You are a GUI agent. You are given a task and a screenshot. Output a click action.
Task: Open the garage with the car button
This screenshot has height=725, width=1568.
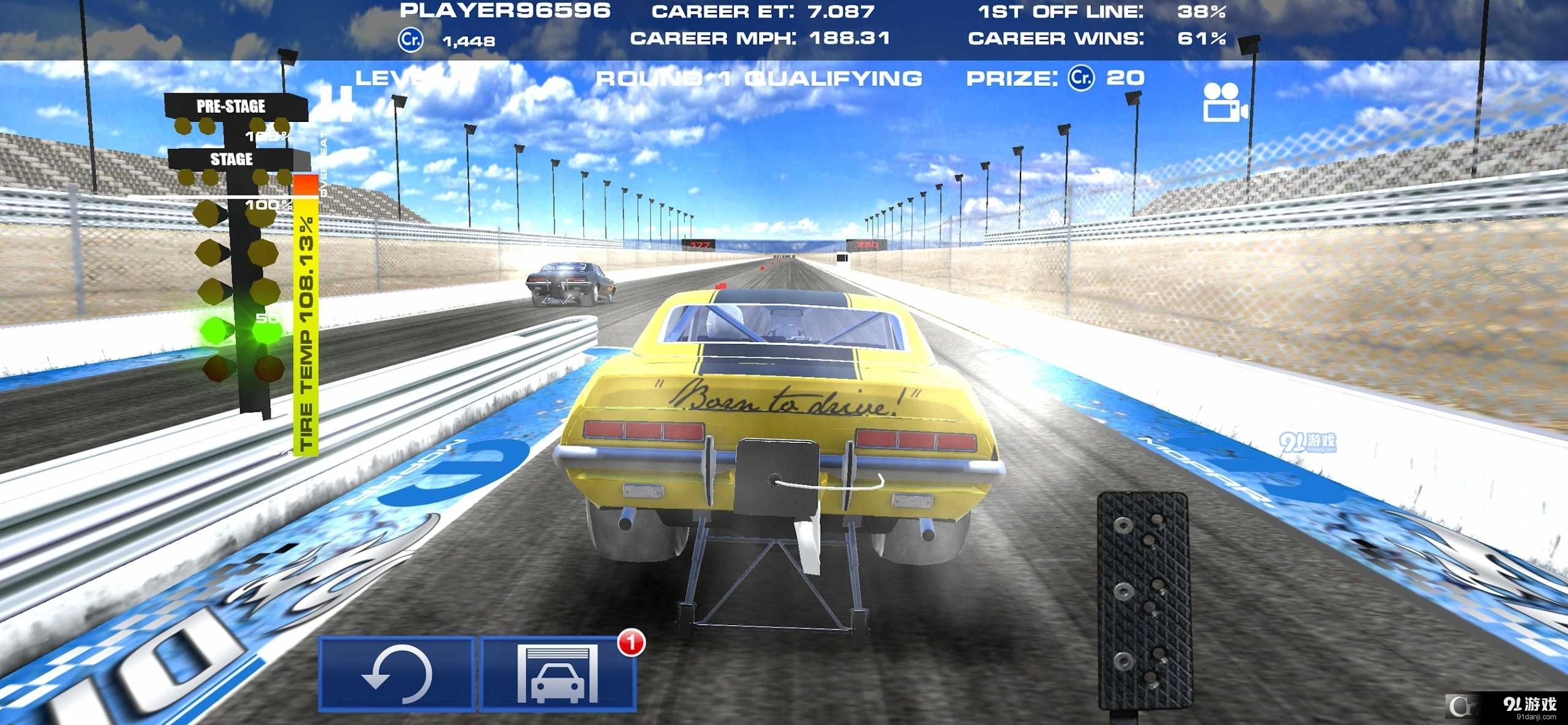tap(557, 674)
